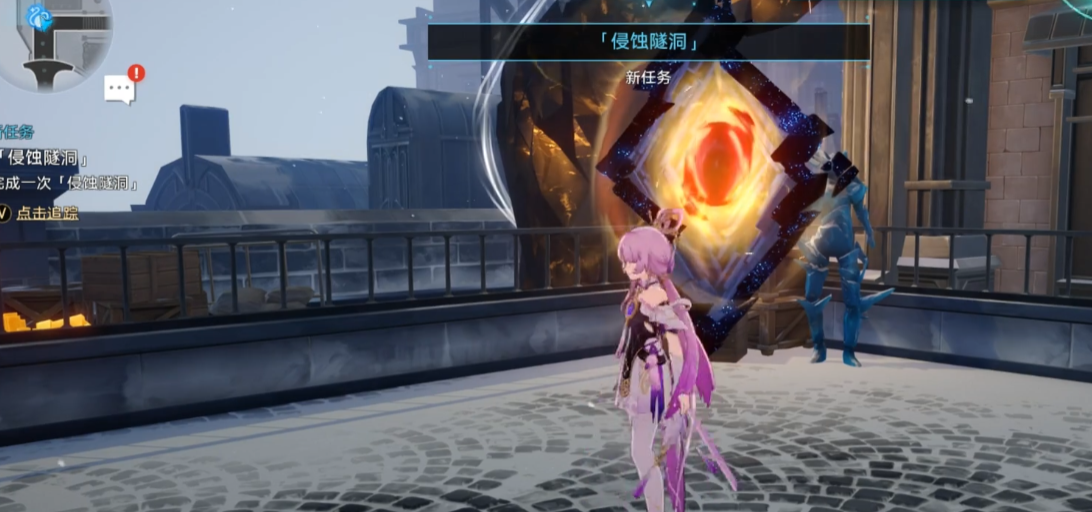Open the circular minimap
This screenshot has height=512, width=1092.
point(48,40)
